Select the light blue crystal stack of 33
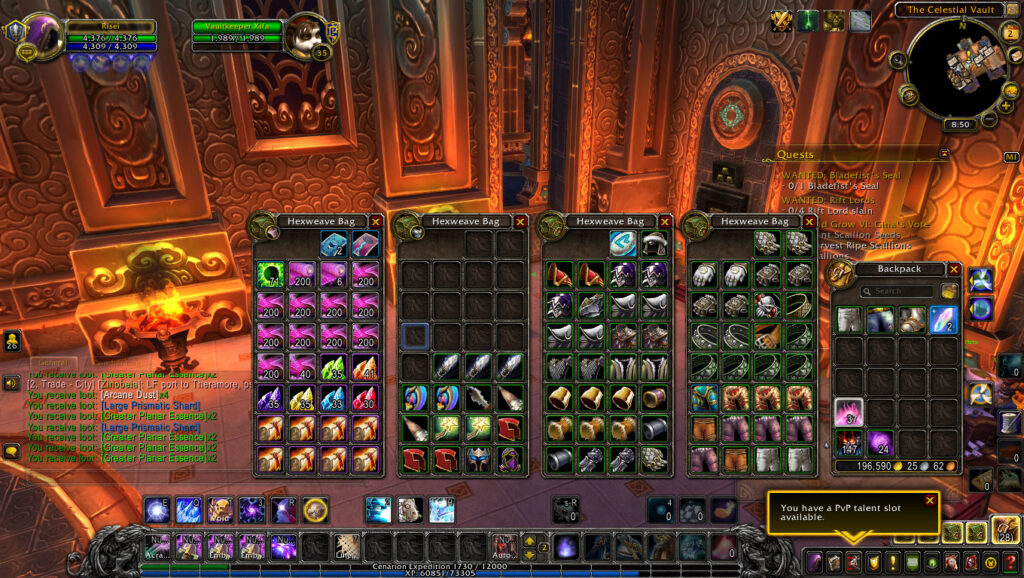 (x=334, y=398)
